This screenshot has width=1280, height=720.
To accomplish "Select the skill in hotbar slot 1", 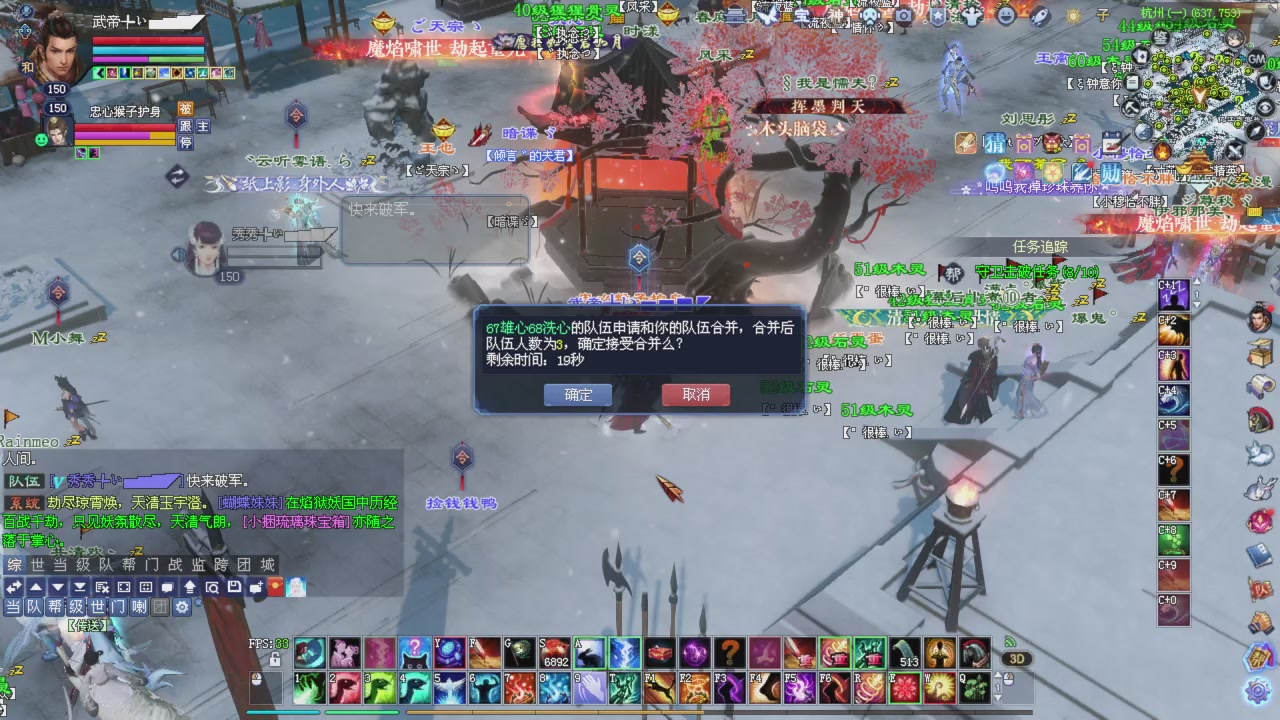I will [x=310, y=687].
